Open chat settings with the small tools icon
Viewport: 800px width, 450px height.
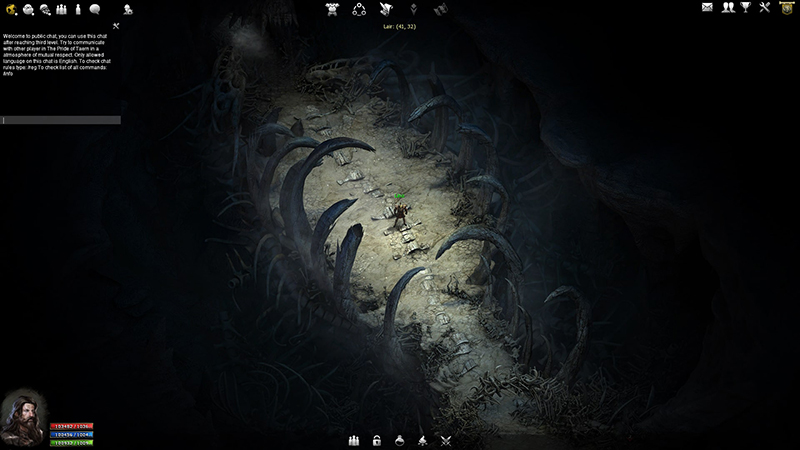click(x=116, y=26)
